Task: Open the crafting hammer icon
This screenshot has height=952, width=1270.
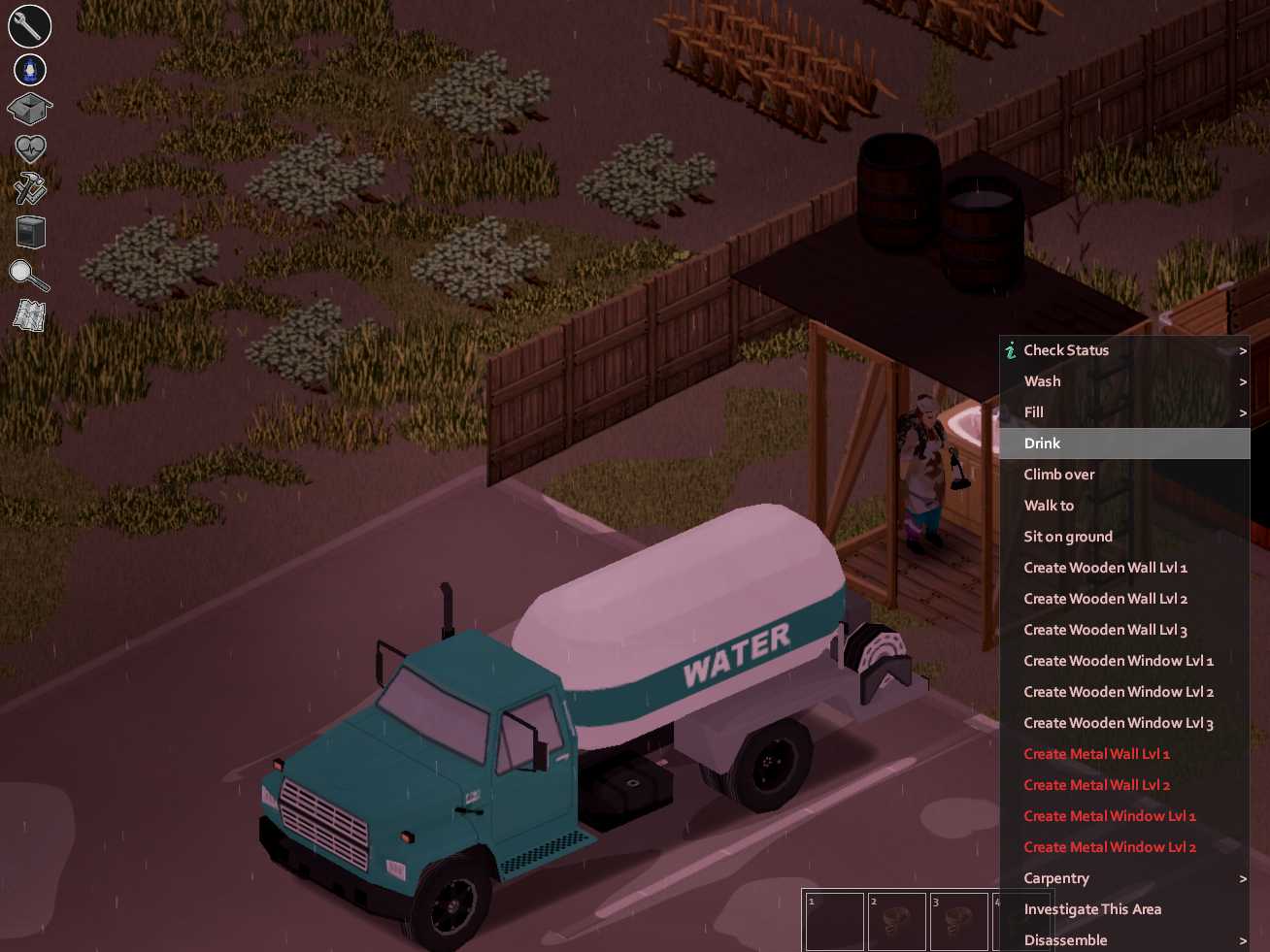Action: [28, 188]
